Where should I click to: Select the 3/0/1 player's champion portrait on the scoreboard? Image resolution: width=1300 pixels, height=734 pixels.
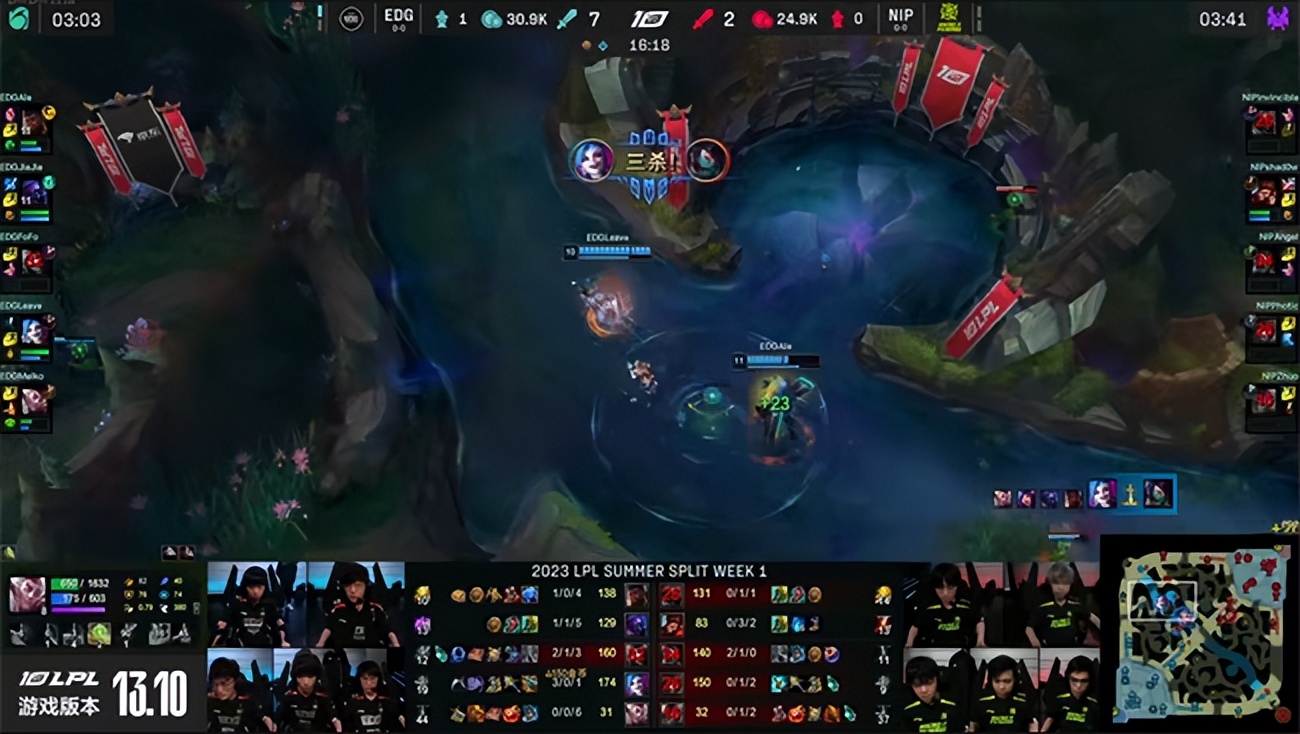coord(636,684)
